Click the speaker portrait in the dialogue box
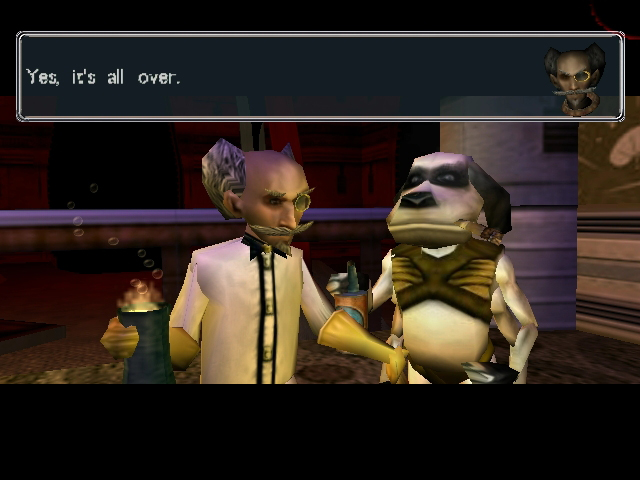640x480 pixels. coord(574,77)
